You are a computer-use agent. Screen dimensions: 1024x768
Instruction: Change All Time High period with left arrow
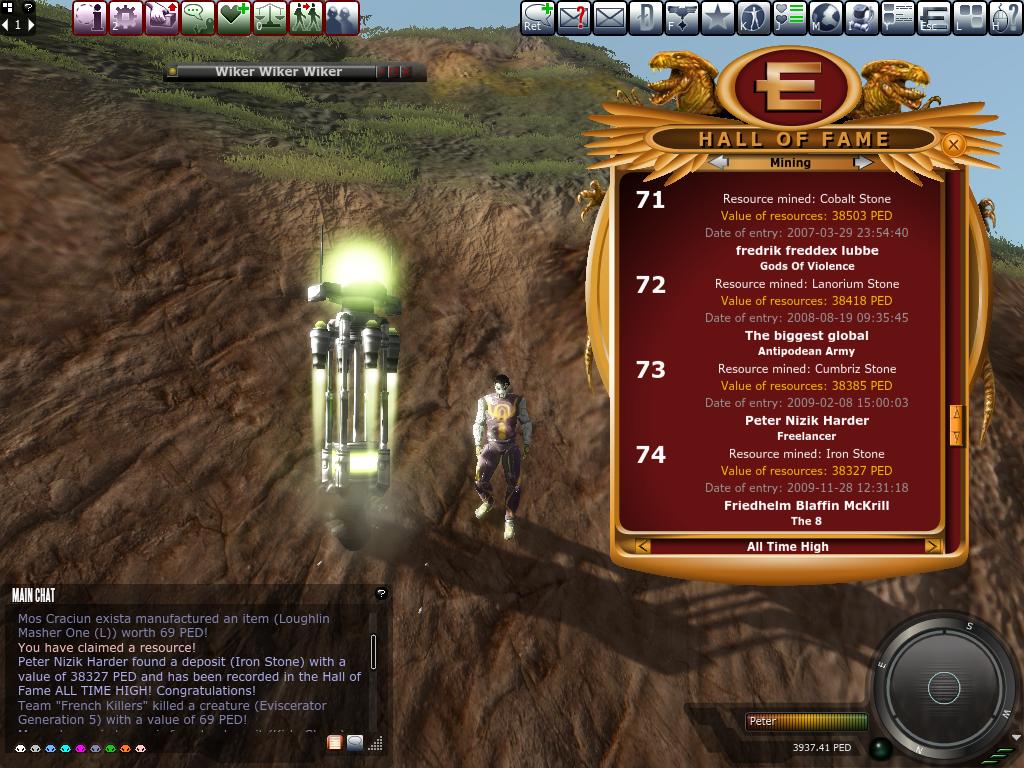643,546
